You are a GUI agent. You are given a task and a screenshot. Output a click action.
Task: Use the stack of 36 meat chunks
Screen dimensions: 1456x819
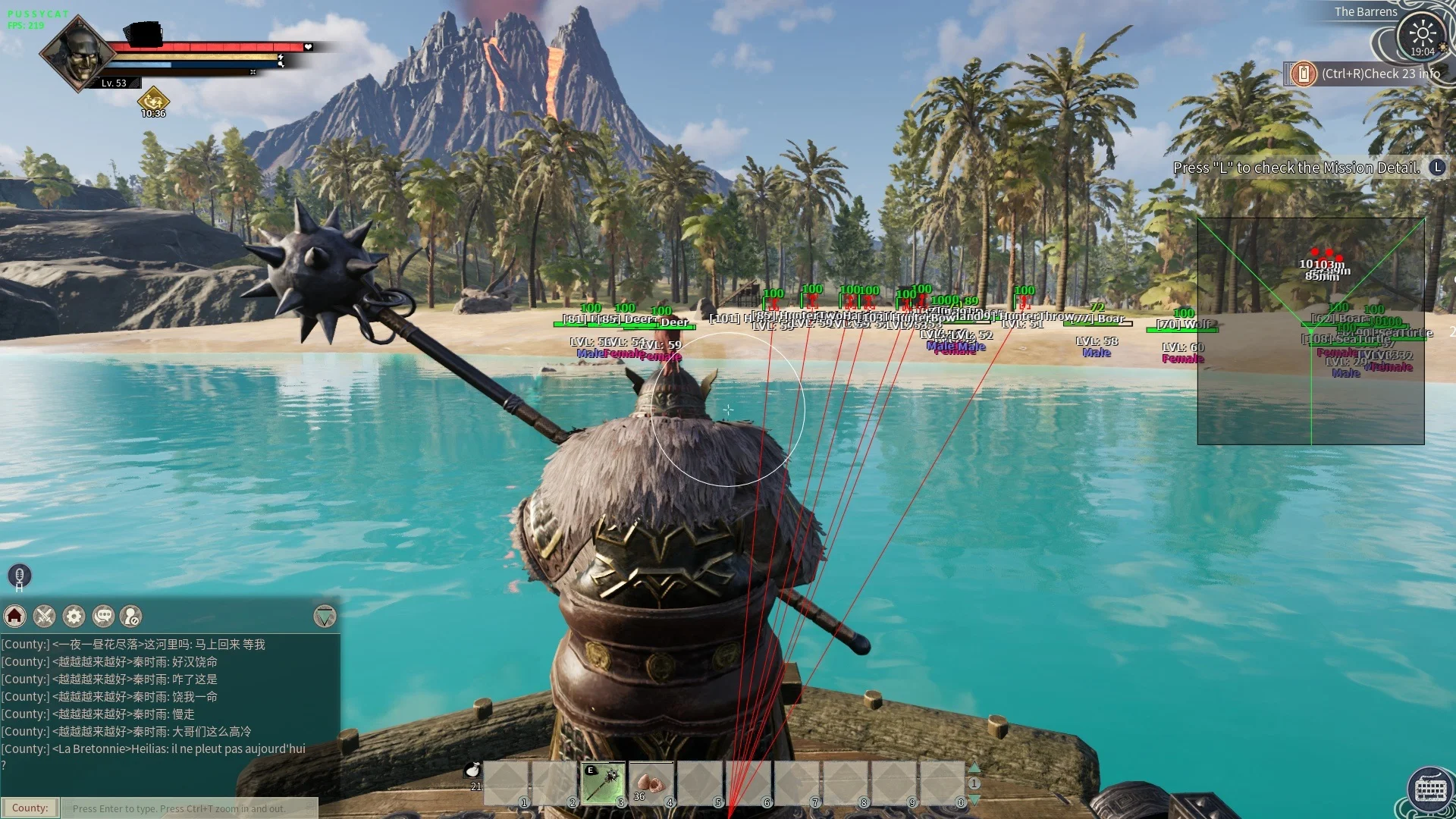(651, 783)
